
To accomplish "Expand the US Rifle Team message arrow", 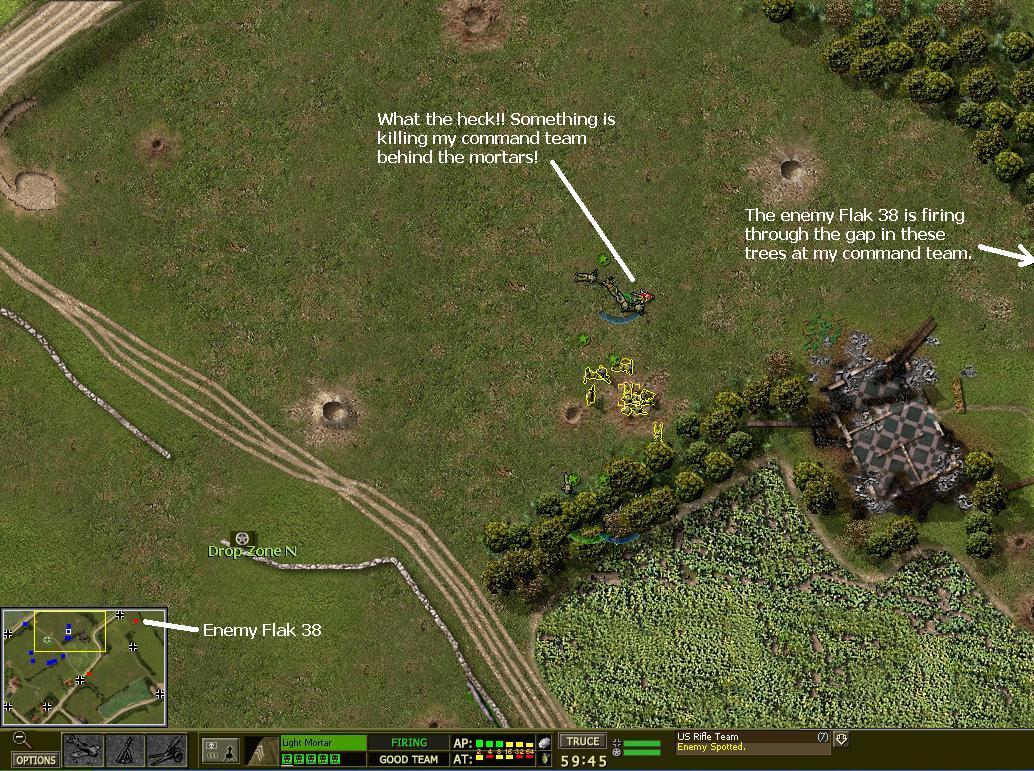I will [841, 739].
